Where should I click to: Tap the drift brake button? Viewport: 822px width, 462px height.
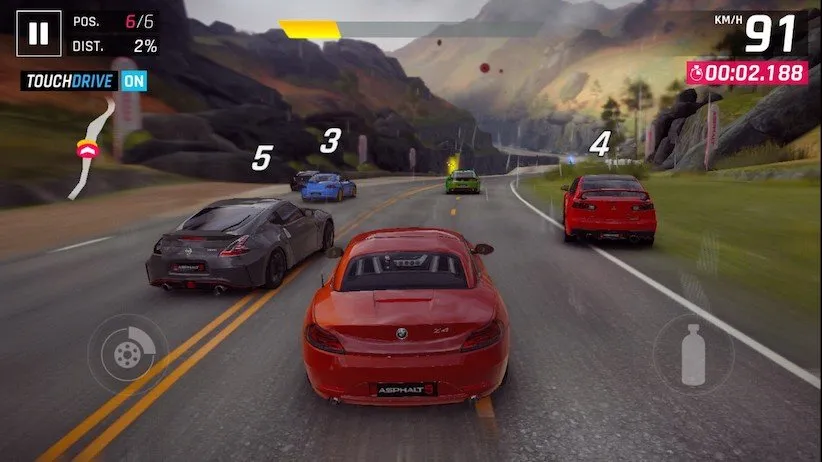(127, 352)
